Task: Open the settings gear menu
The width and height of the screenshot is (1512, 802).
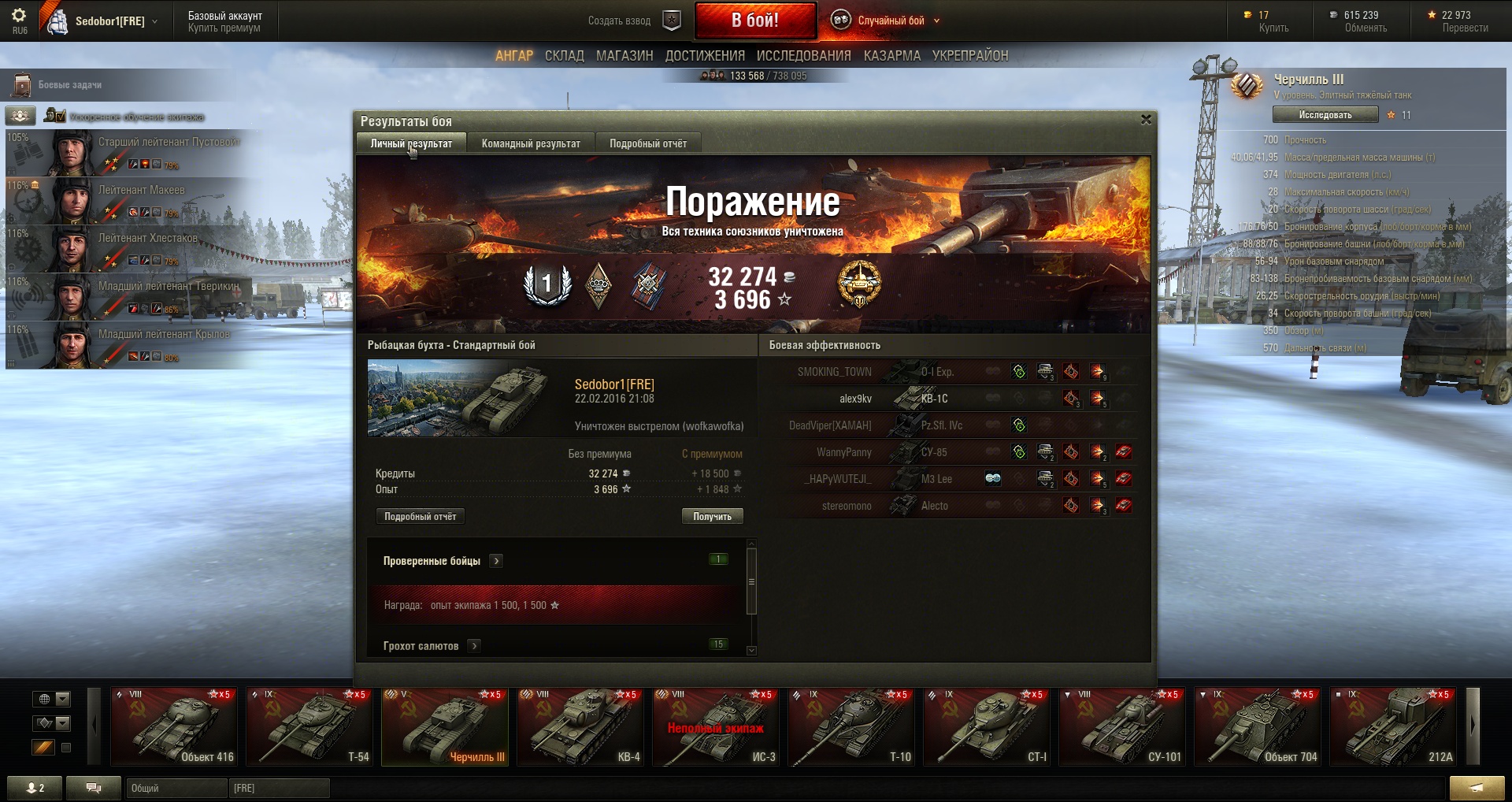Action: pos(19,16)
